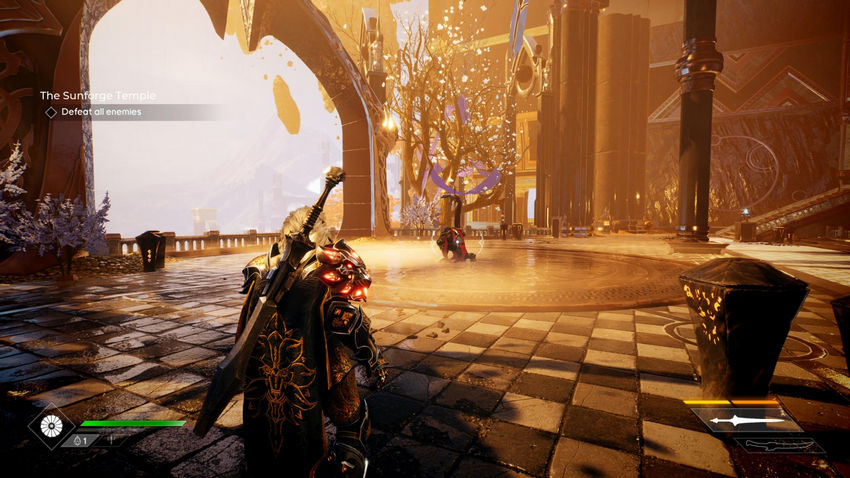
Task: Use the life stone item slot
Action: 78,440
